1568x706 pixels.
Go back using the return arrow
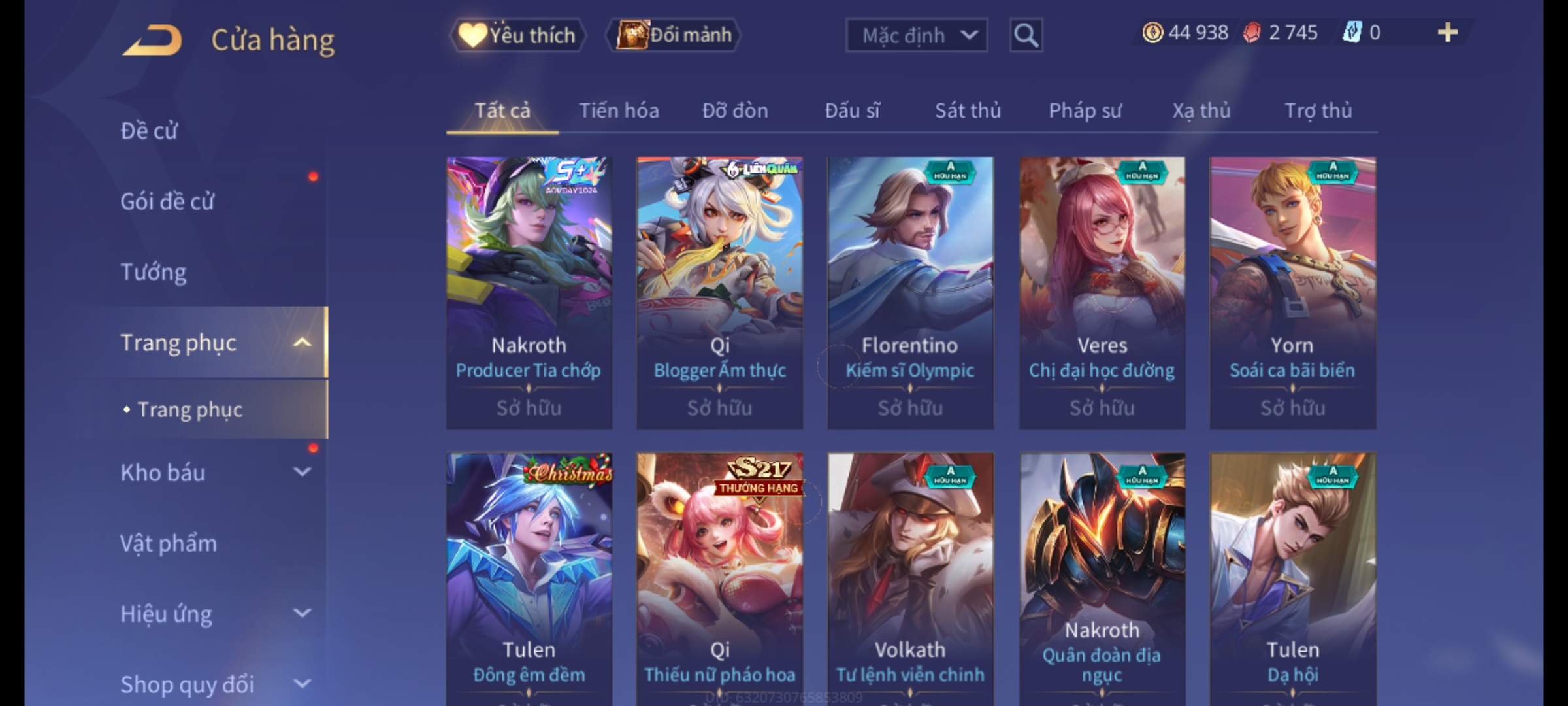[x=152, y=41]
